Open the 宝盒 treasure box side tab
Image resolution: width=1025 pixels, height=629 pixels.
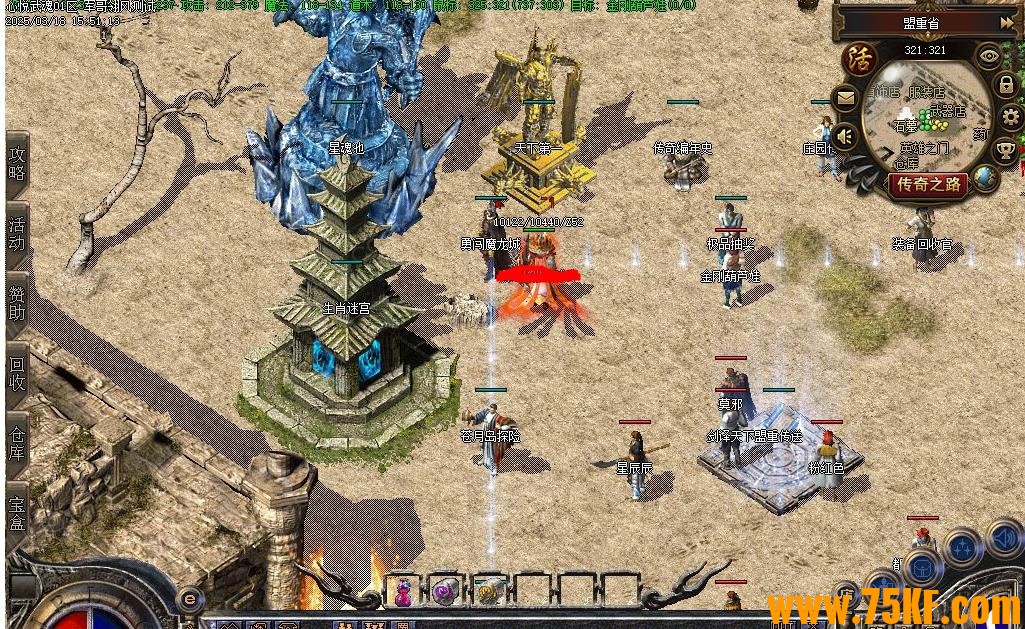[17, 510]
